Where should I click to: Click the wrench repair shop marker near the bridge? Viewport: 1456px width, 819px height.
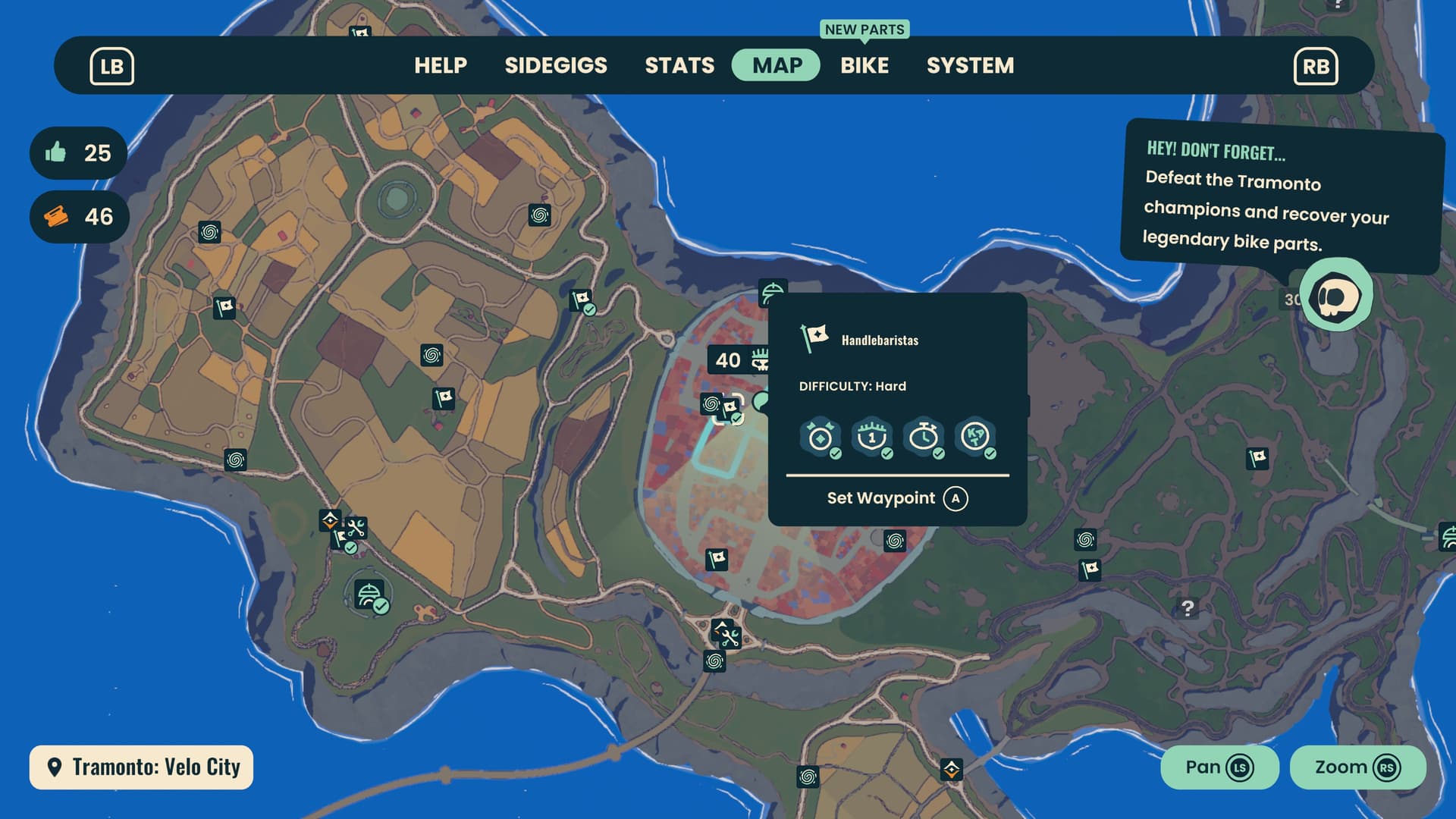pyautogui.click(x=726, y=634)
